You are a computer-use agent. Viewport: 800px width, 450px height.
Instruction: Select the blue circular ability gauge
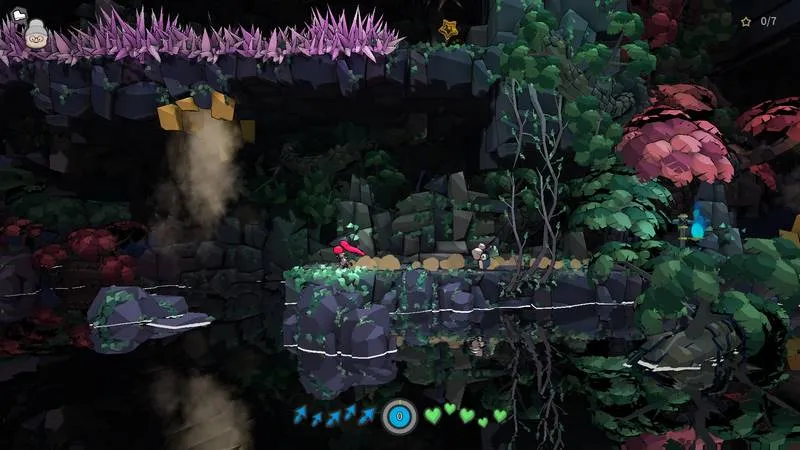pos(399,415)
